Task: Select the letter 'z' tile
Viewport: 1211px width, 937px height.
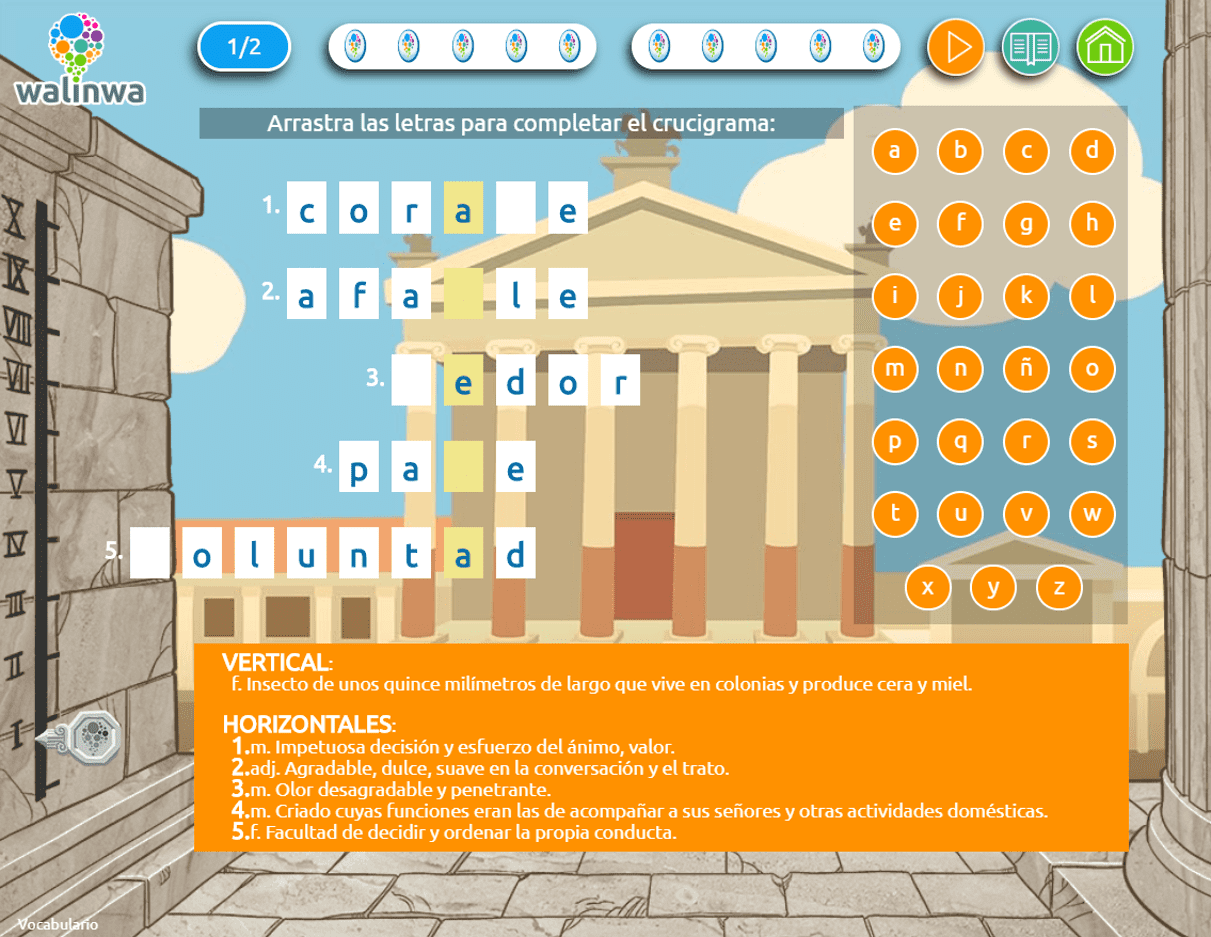Action: tap(1059, 587)
